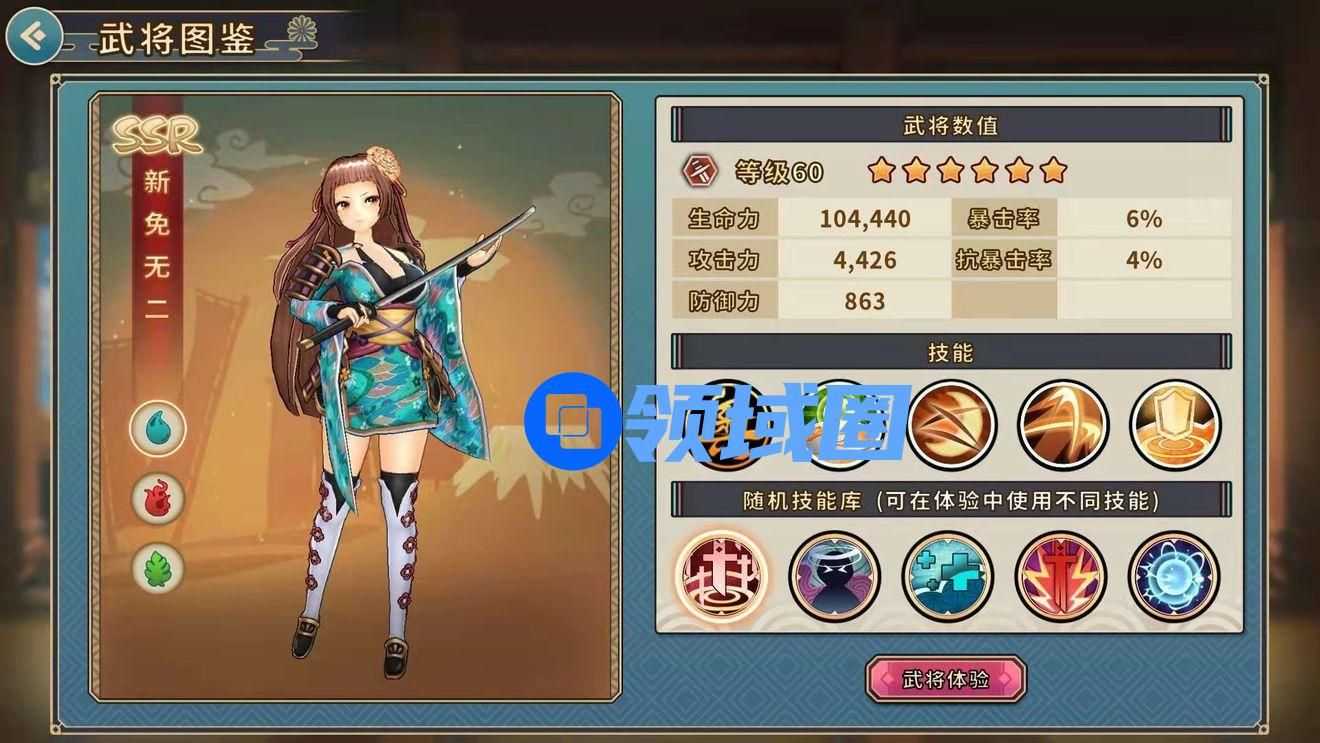Inspect the golden sweeping slash skill
The height and width of the screenshot is (743, 1320).
pos(1063,425)
